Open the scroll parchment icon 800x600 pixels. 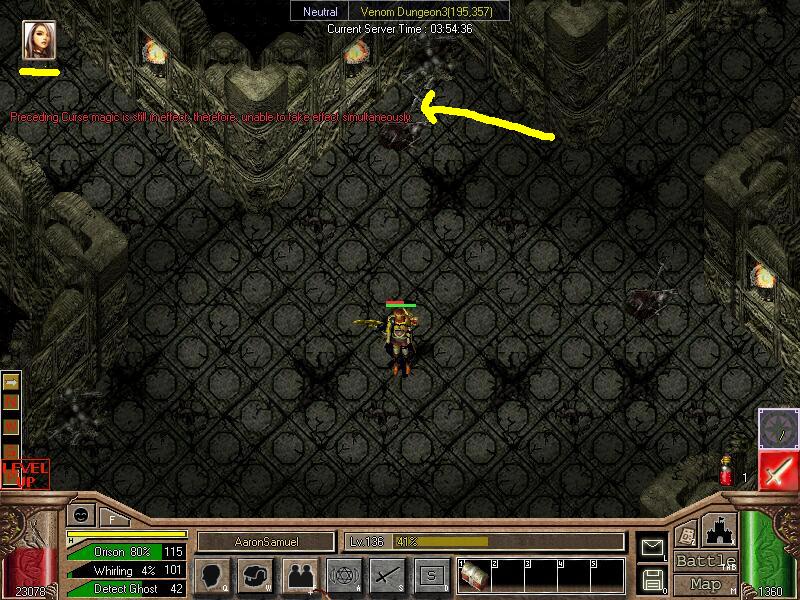click(687, 536)
